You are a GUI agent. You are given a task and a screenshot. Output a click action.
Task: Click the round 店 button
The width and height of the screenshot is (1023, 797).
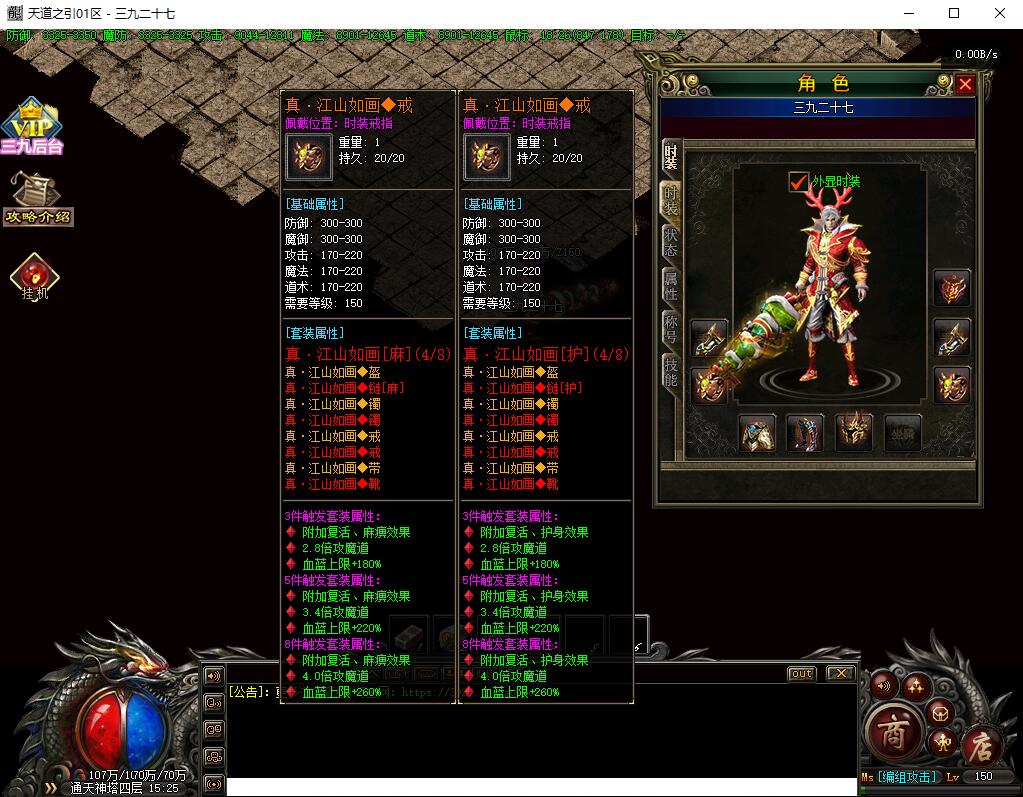979,745
